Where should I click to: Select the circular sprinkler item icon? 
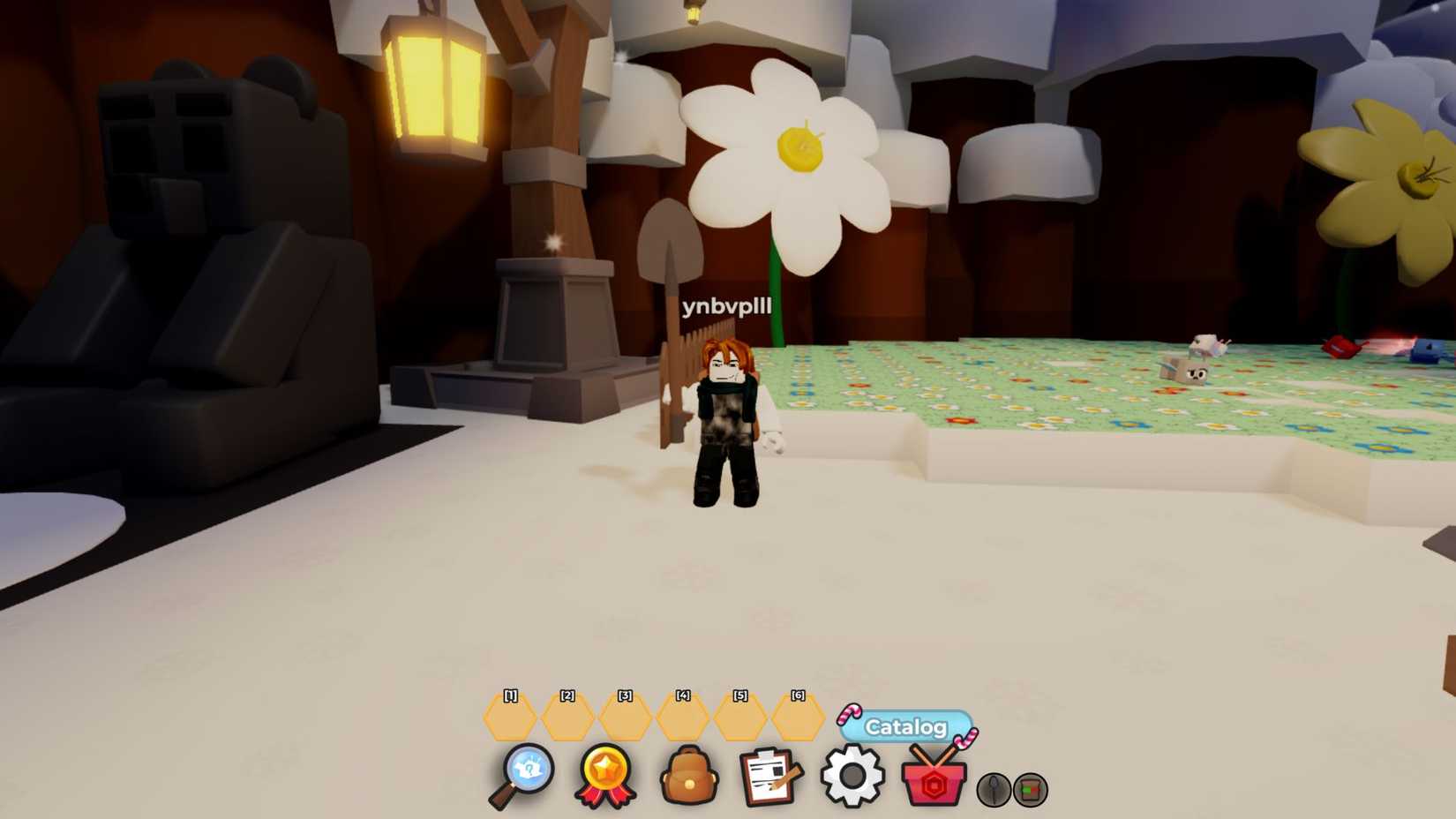[x=1031, y=790]
